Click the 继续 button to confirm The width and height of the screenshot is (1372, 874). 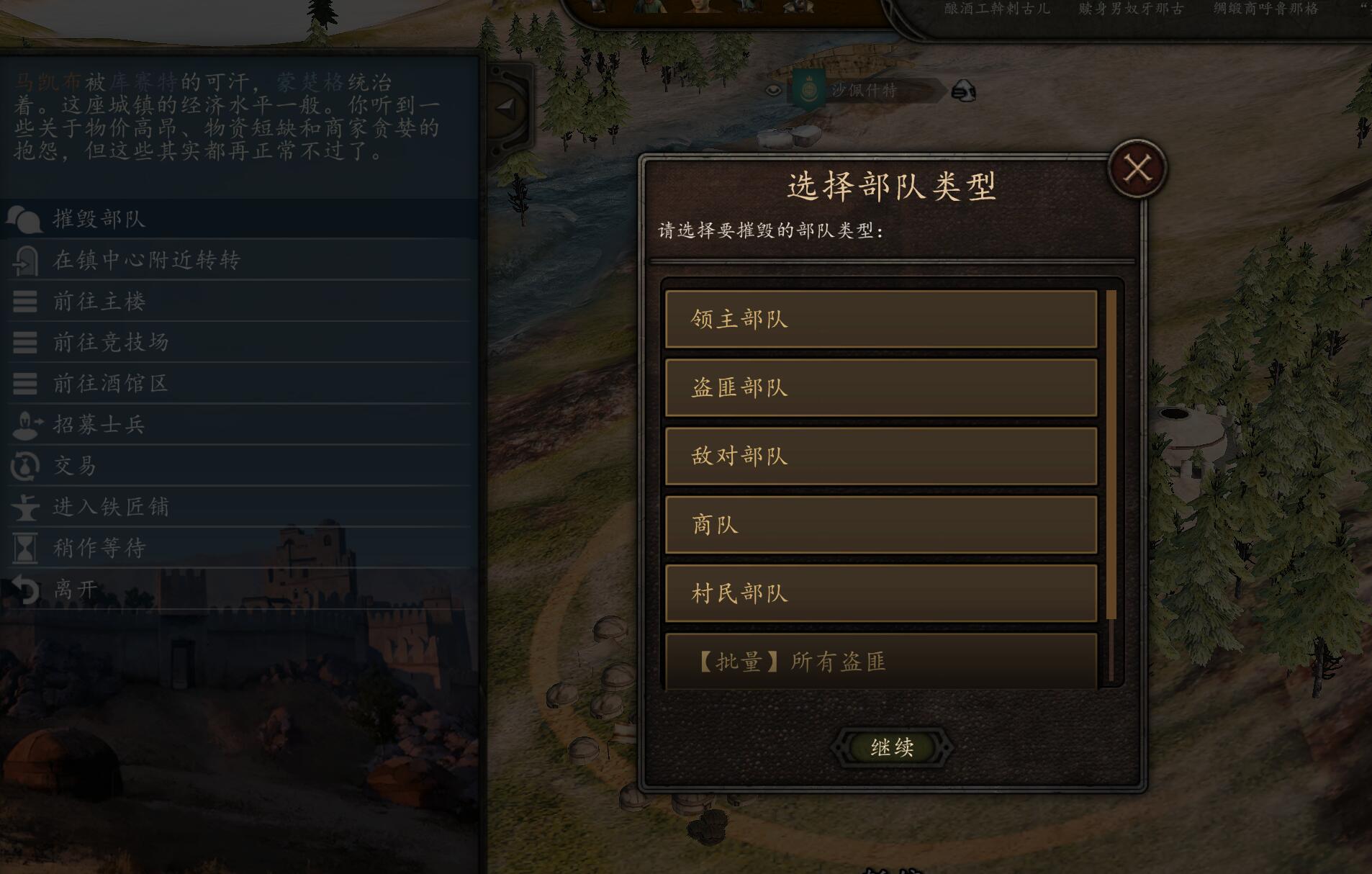891,747
